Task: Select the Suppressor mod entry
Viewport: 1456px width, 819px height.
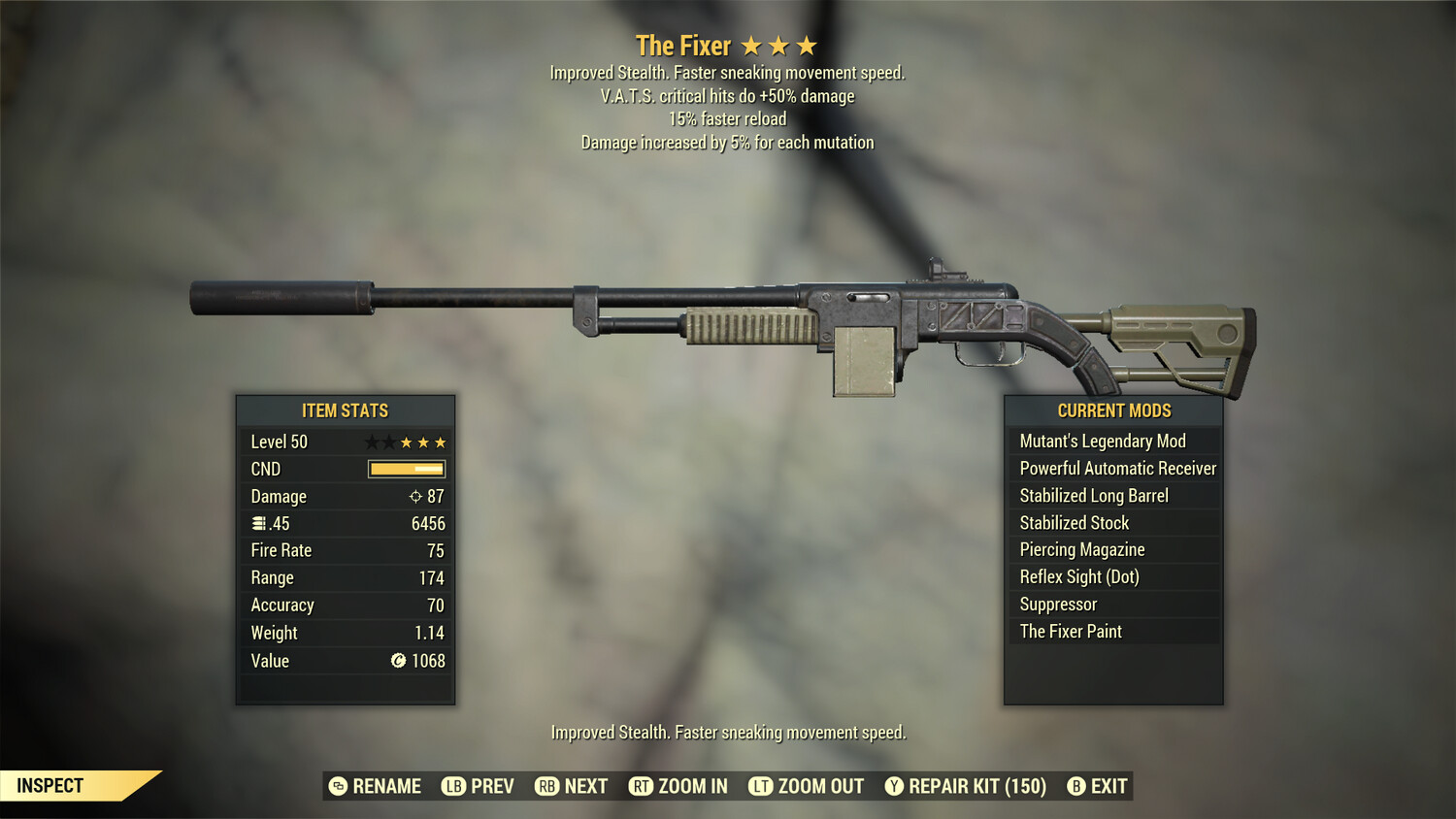Action: (1057, 604)
